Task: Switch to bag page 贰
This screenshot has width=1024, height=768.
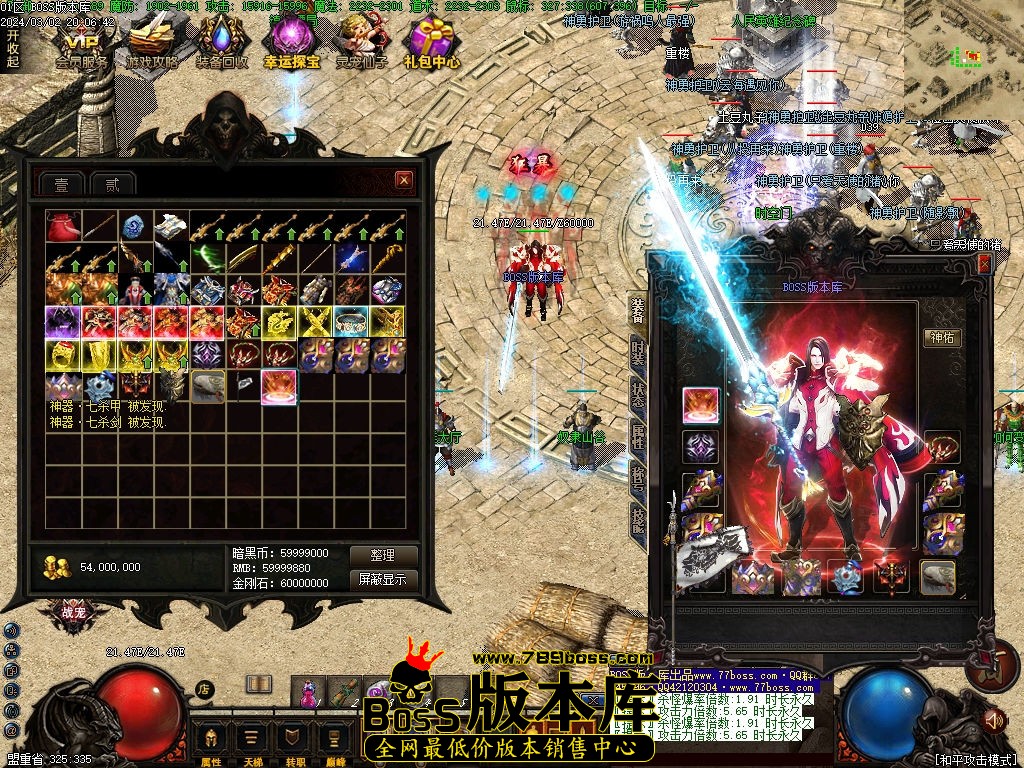Action: (112, 184)
